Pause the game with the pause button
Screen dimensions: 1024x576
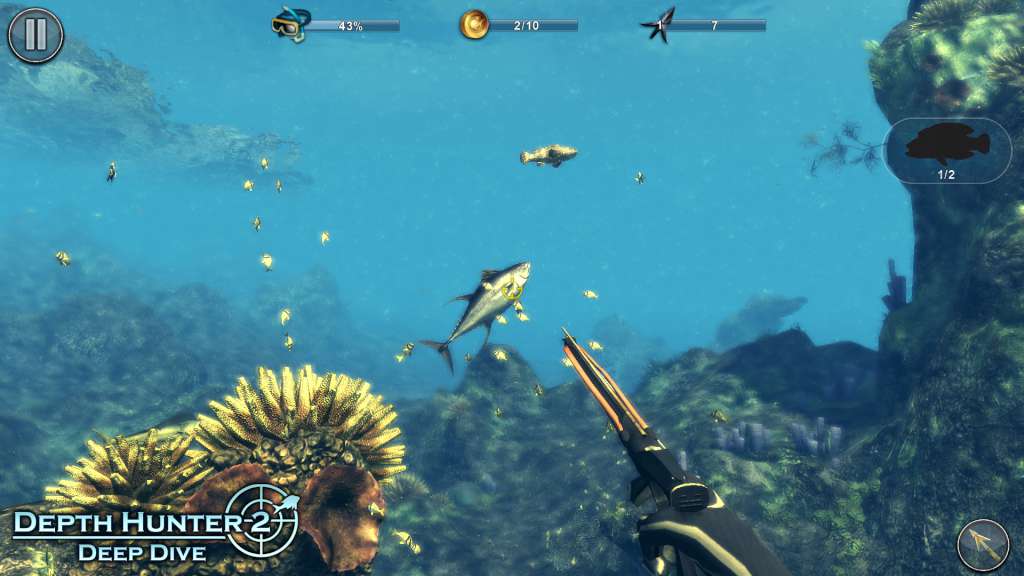(35, 35)
